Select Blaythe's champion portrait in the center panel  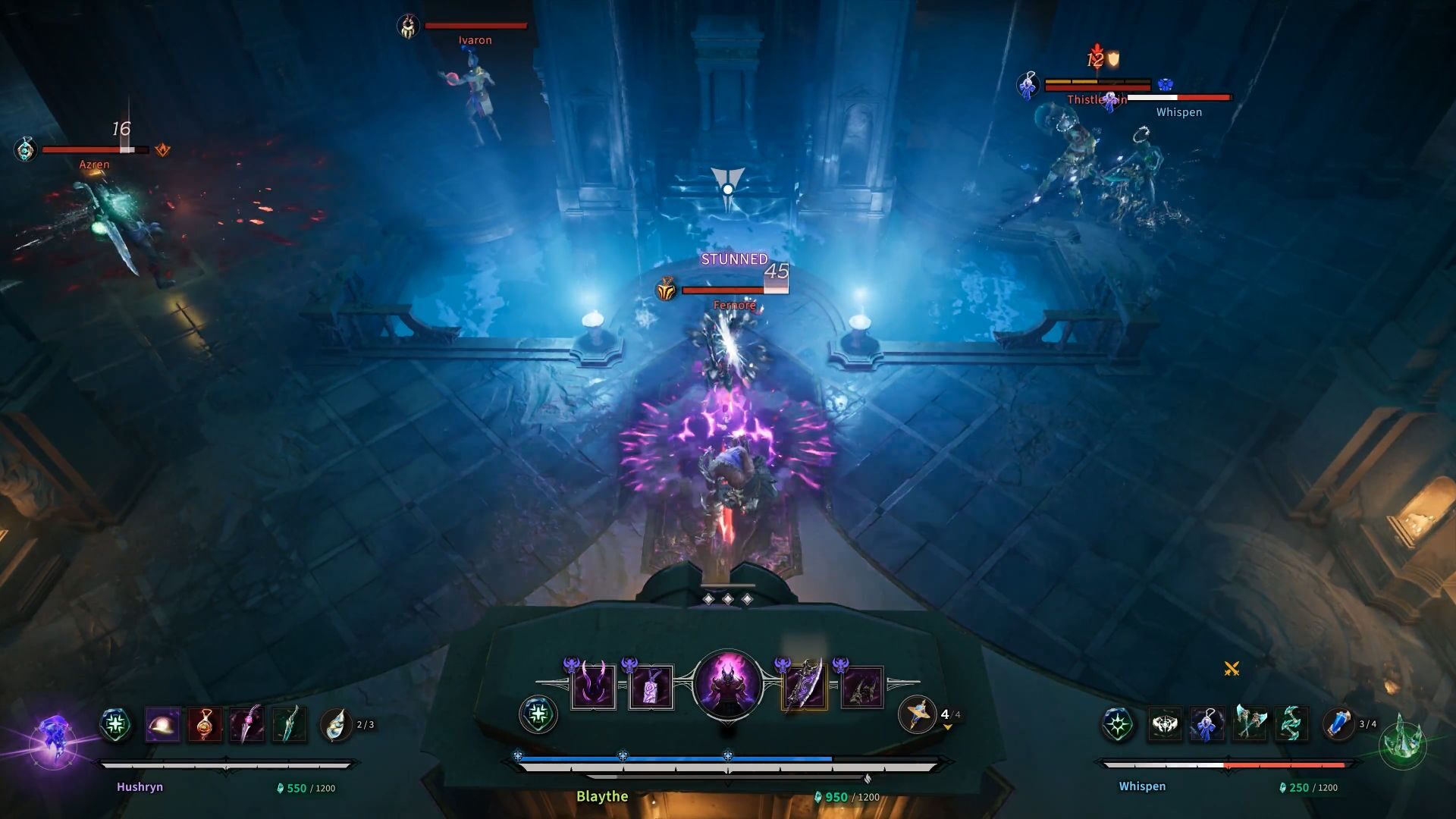coord(726,686)
